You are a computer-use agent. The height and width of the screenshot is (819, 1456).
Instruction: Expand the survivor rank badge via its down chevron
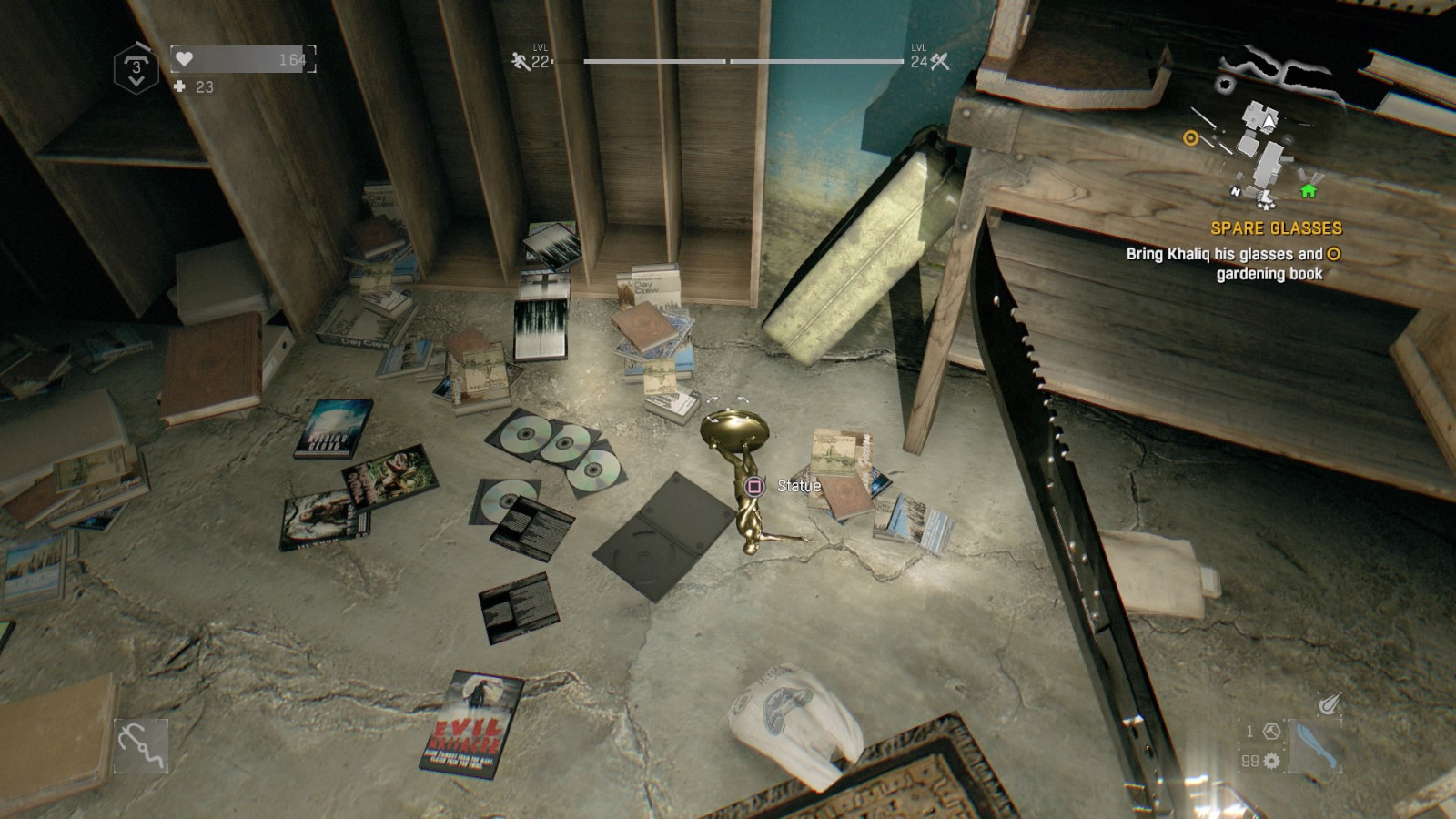coord(136,80)
